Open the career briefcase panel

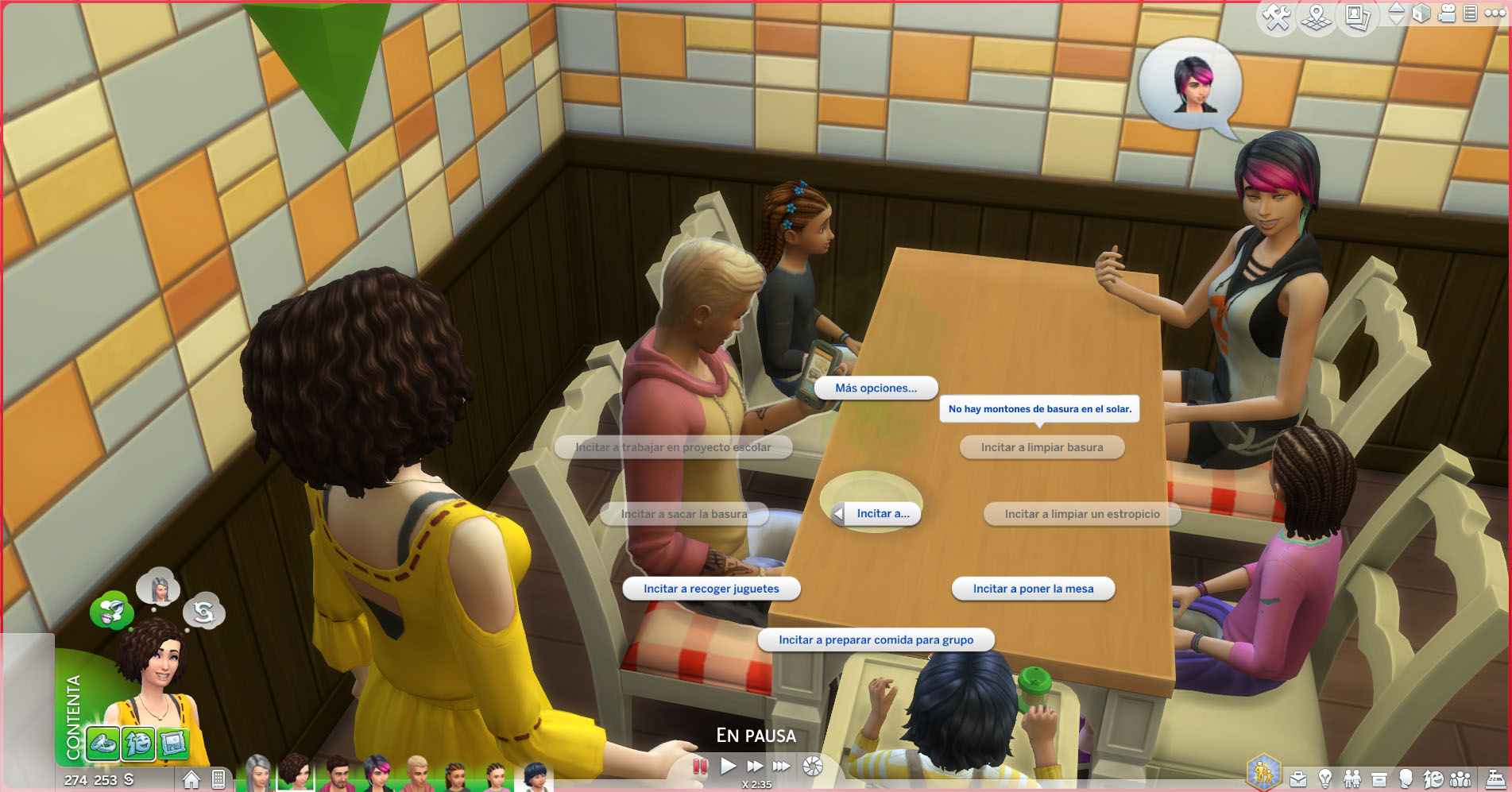pyautogui.click(x=1298, y=779)
